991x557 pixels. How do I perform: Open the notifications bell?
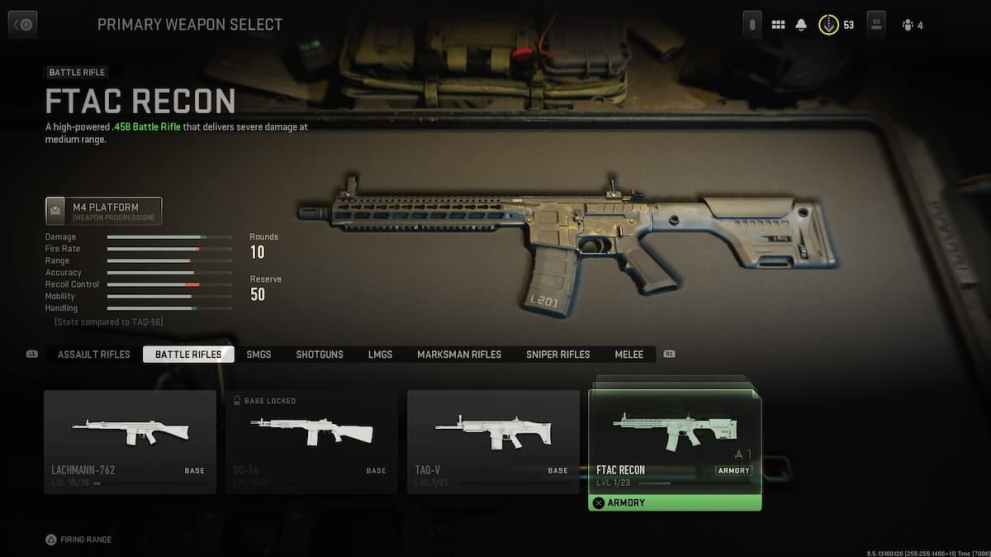[801, 25]
